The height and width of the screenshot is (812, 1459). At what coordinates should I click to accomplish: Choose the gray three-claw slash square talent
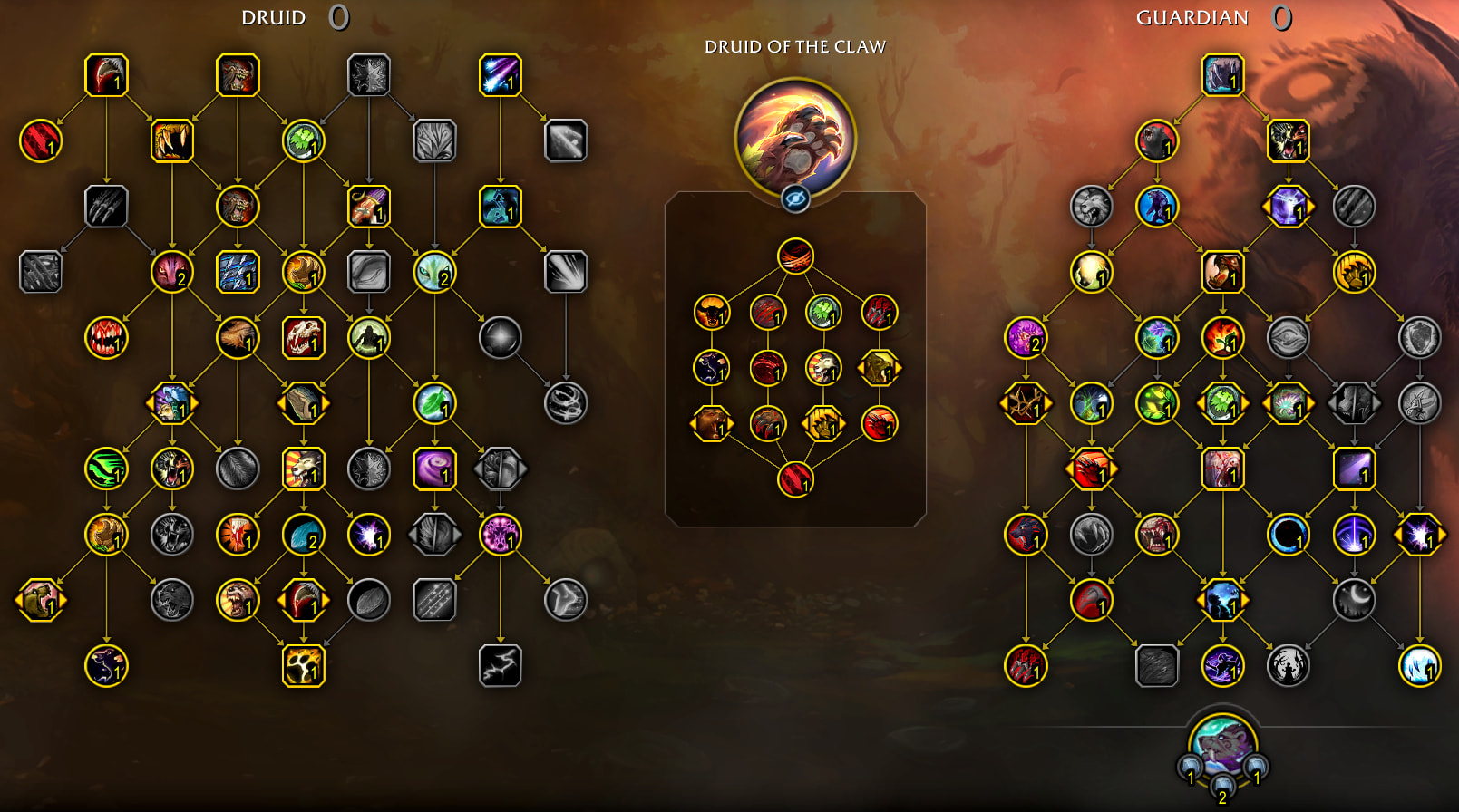(x=106, y=207)
